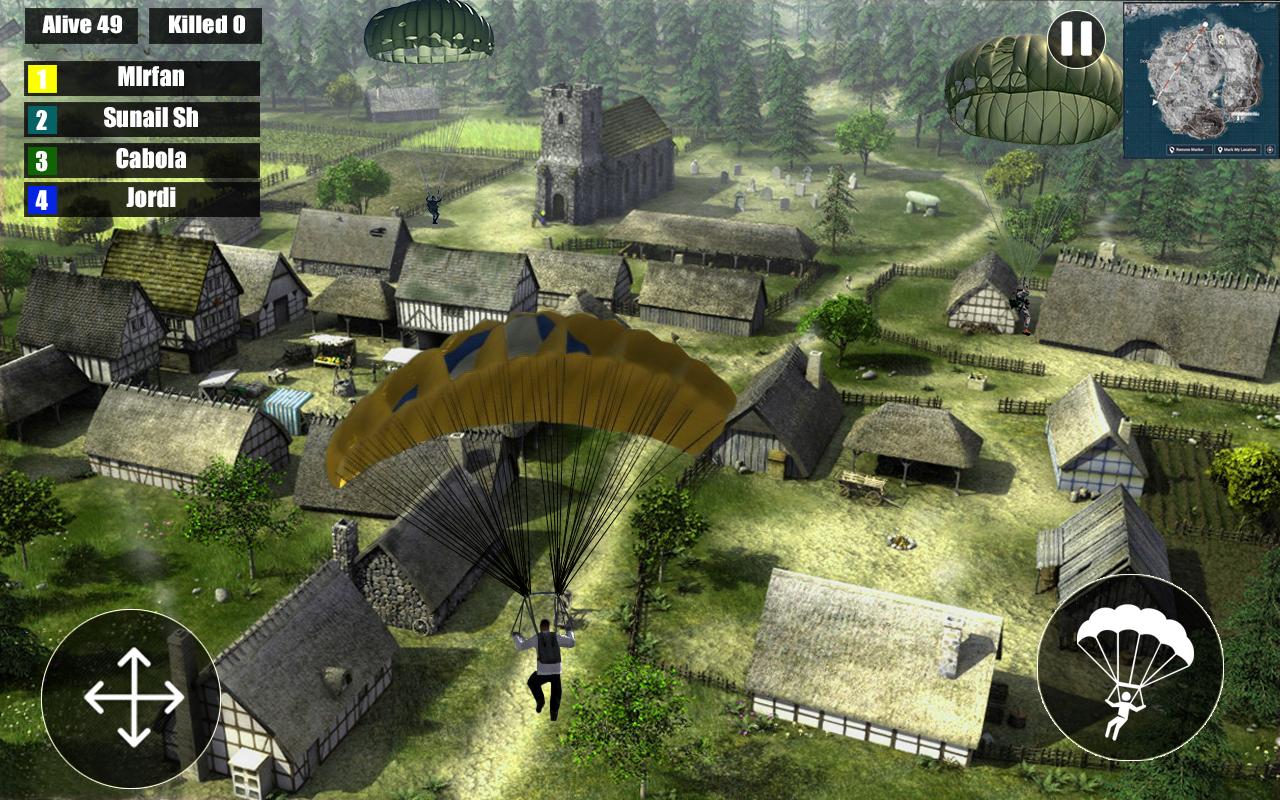Click Remove Marker on the minimap
The image size is (1280, 800).
[1188, 150]
